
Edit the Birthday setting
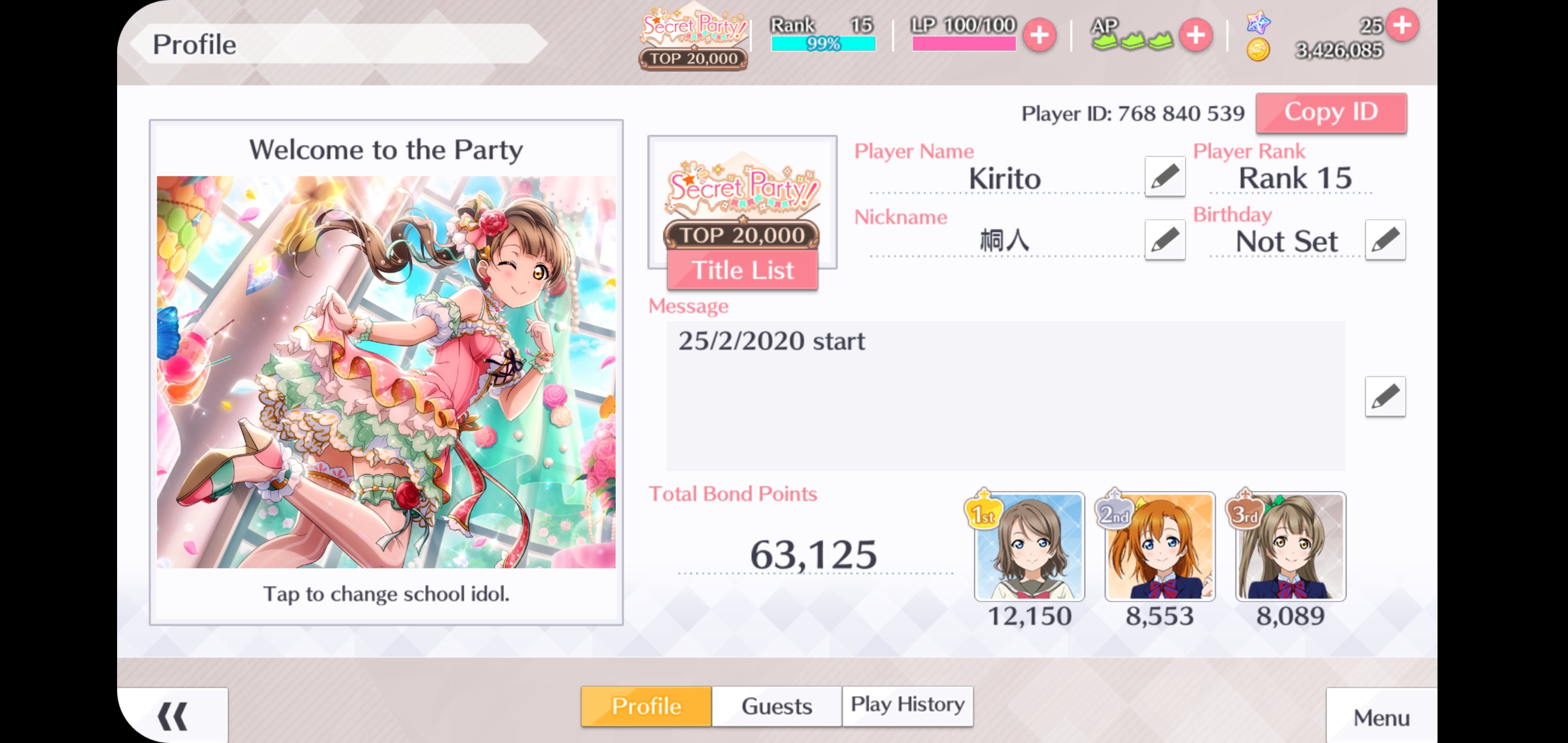1385,240
